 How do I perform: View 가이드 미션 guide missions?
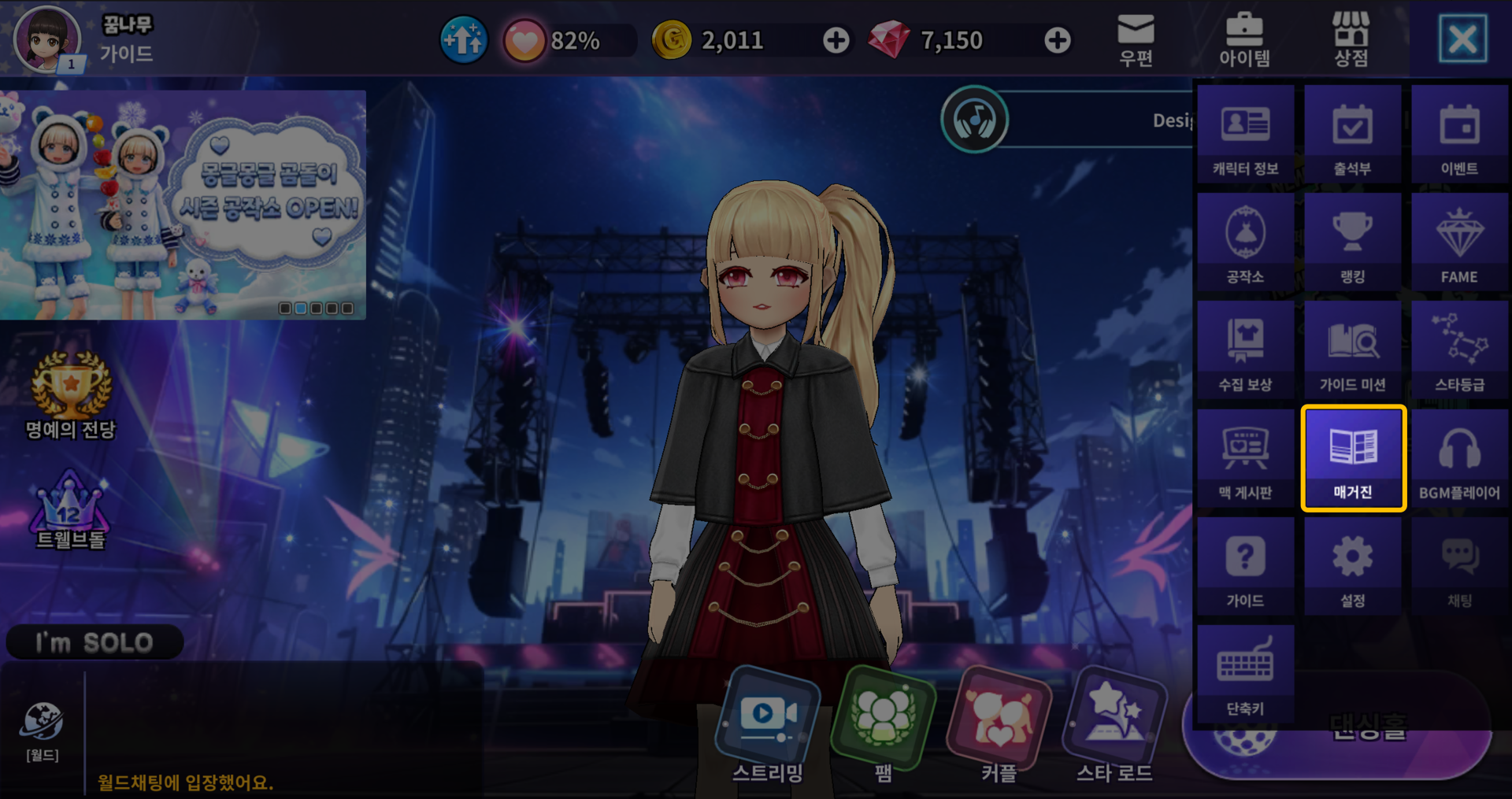(x=1352, y=351)
